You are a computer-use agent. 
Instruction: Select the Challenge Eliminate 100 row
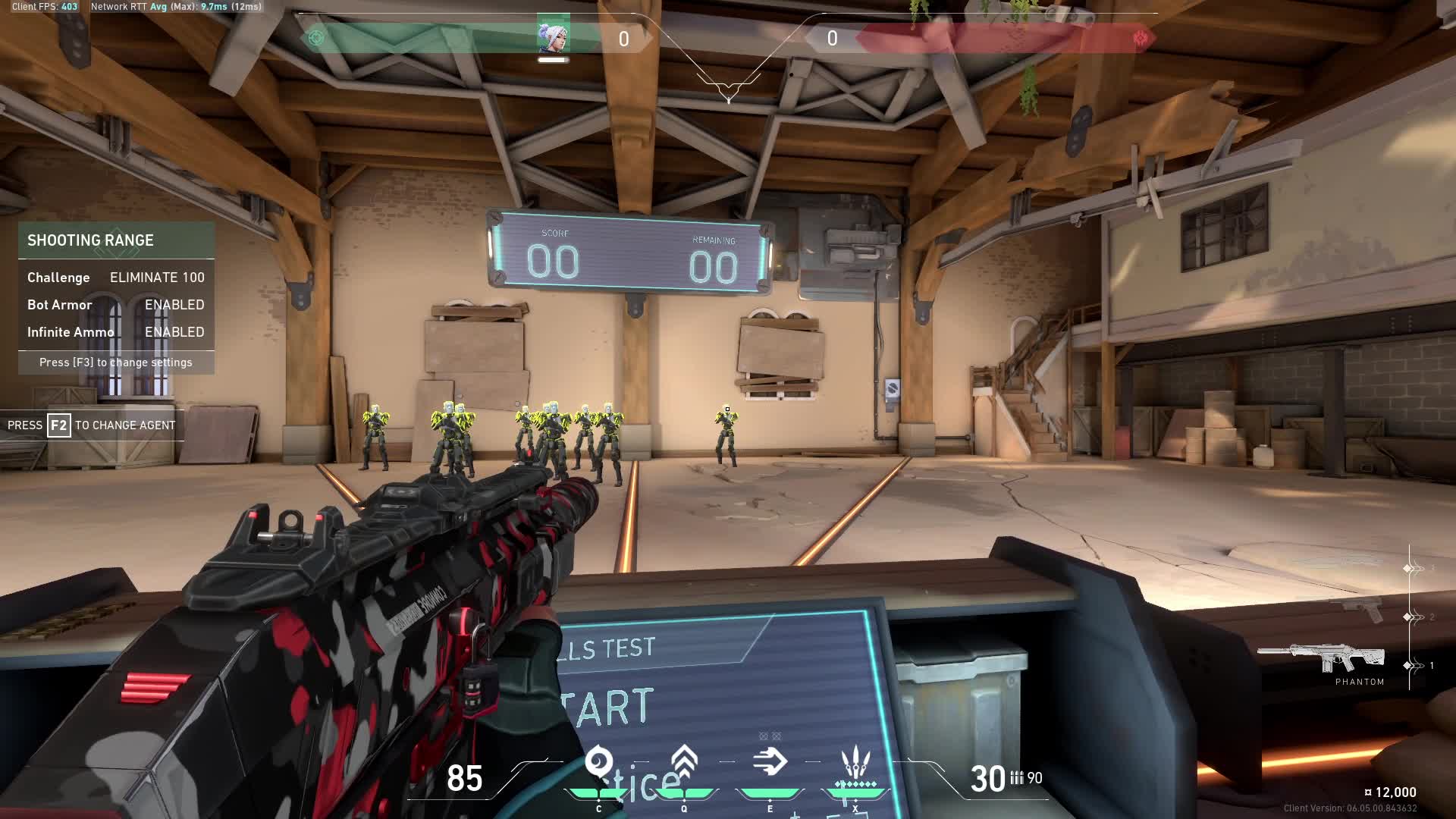tap(116, 278)
